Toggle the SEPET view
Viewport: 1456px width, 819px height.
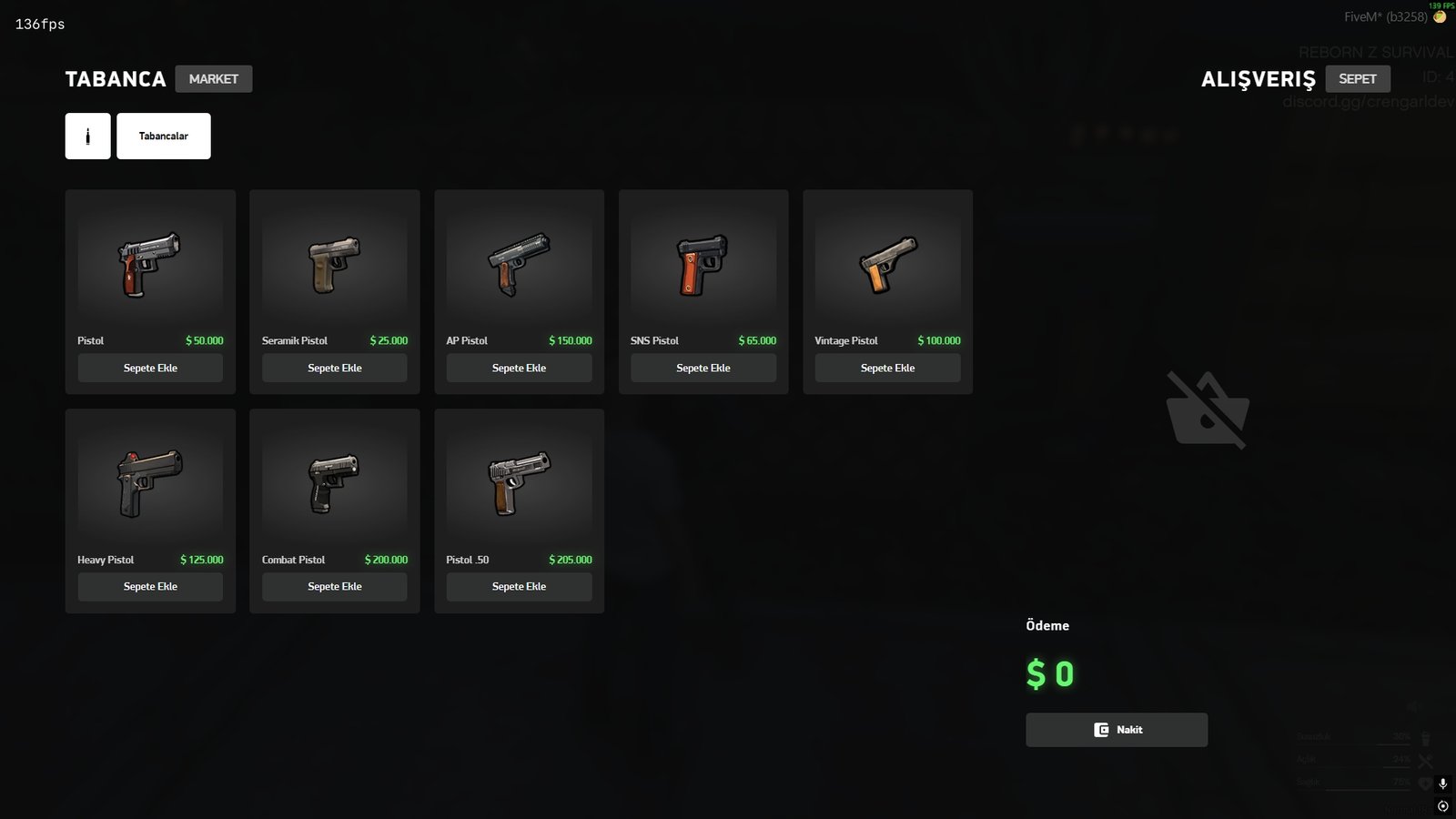point(1358,78)
